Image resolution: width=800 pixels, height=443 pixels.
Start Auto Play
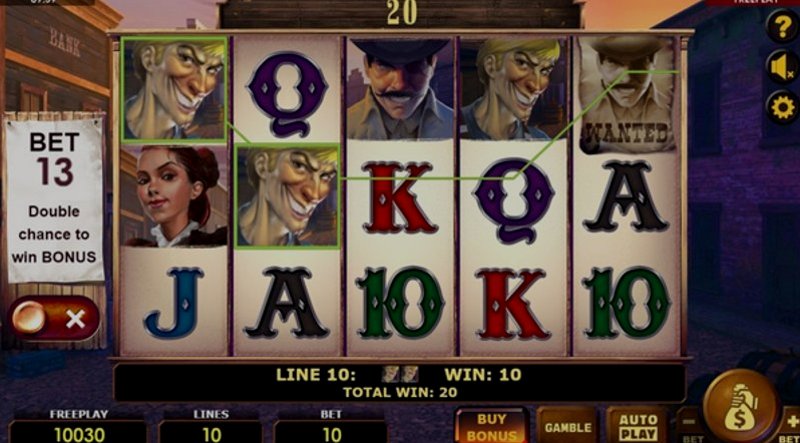pyautogui.click(x=637, y=425)
